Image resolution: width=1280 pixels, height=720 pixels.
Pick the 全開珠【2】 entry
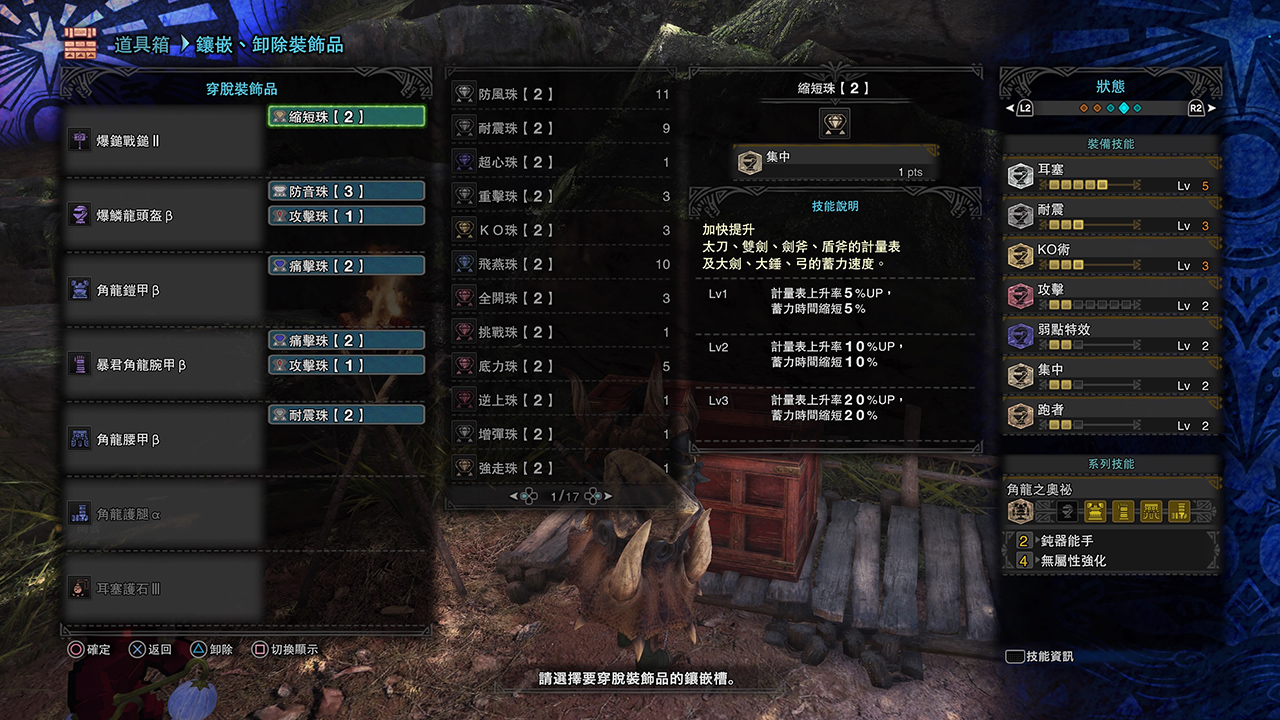[560, 299]
